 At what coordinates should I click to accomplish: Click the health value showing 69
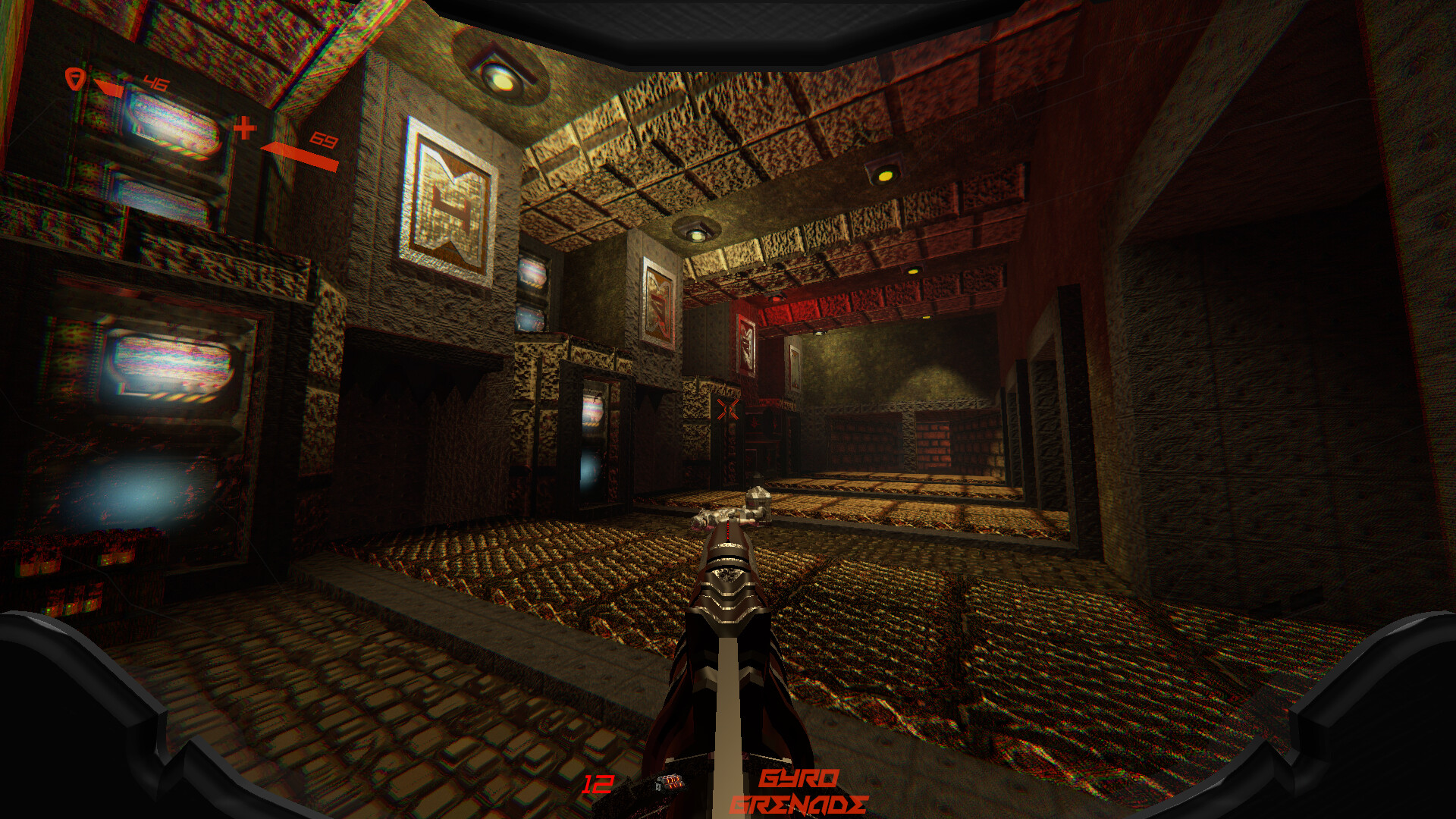coord(324,140)
